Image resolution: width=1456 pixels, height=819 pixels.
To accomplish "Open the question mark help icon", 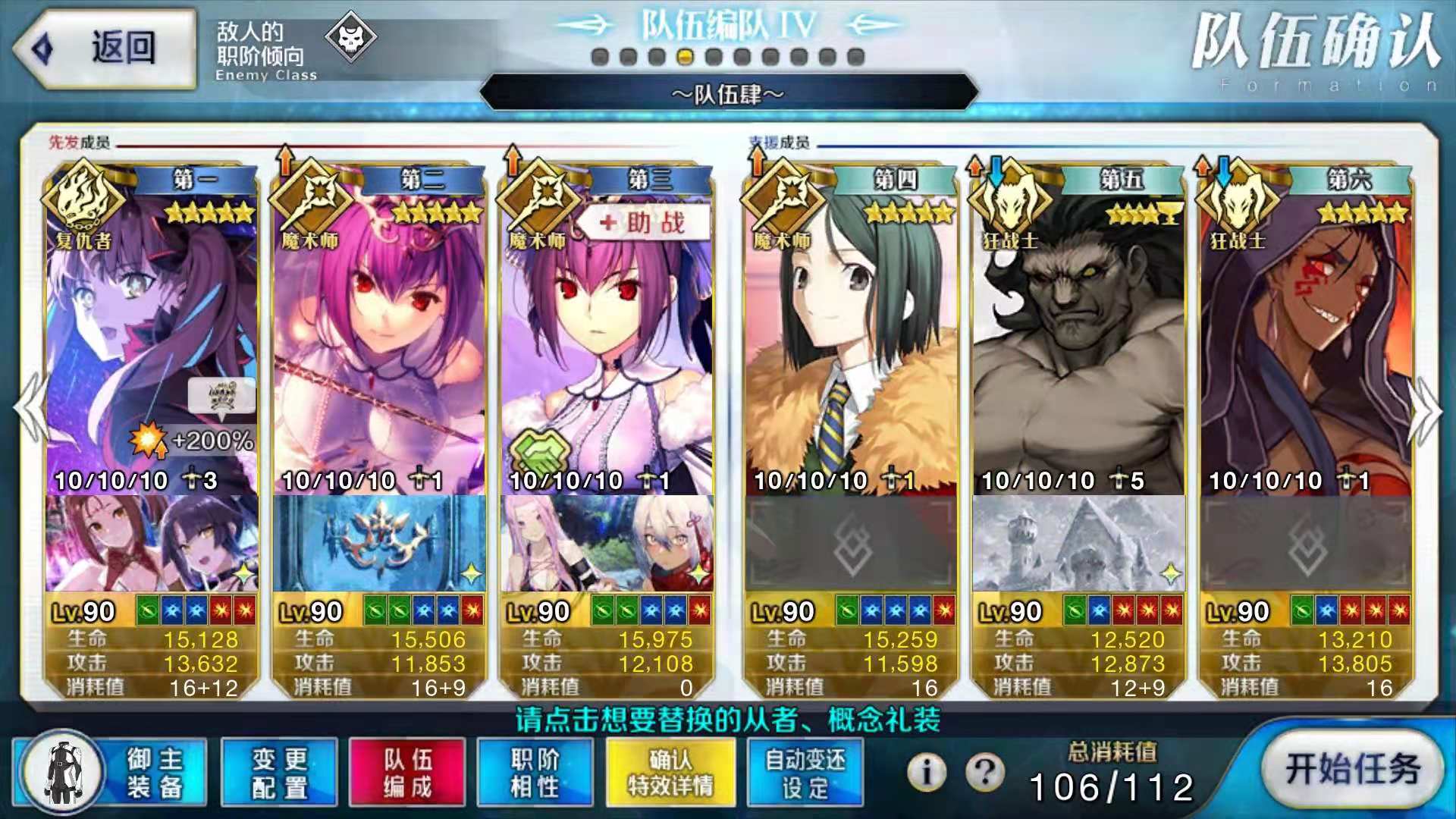I will click(x=984, y=772).
